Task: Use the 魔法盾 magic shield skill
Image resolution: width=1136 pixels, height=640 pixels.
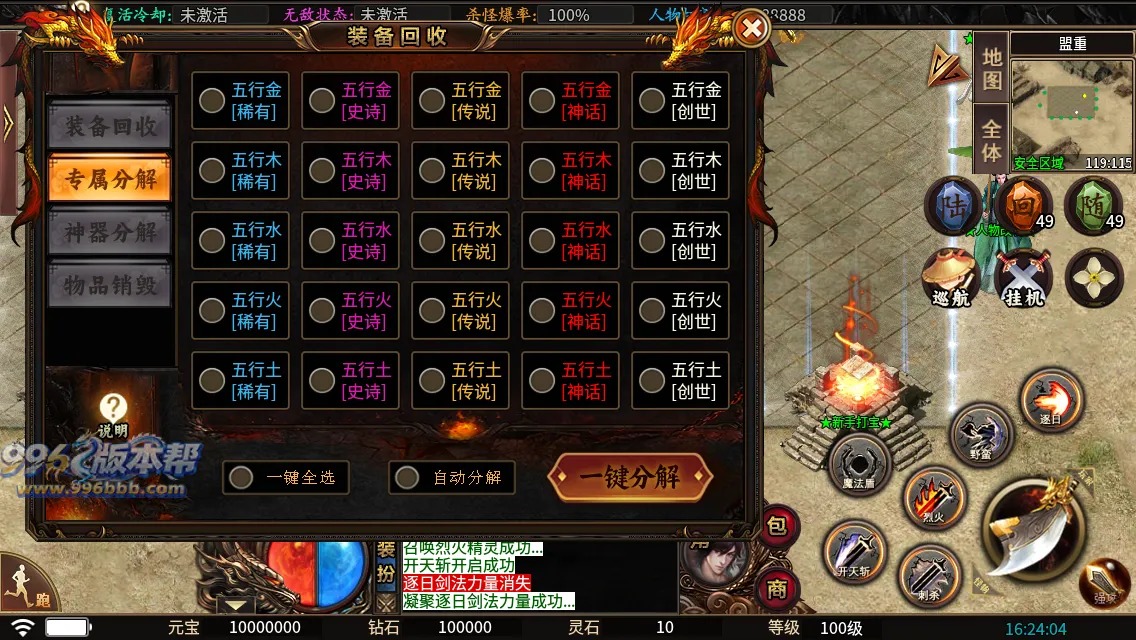Action: (859, 464)
